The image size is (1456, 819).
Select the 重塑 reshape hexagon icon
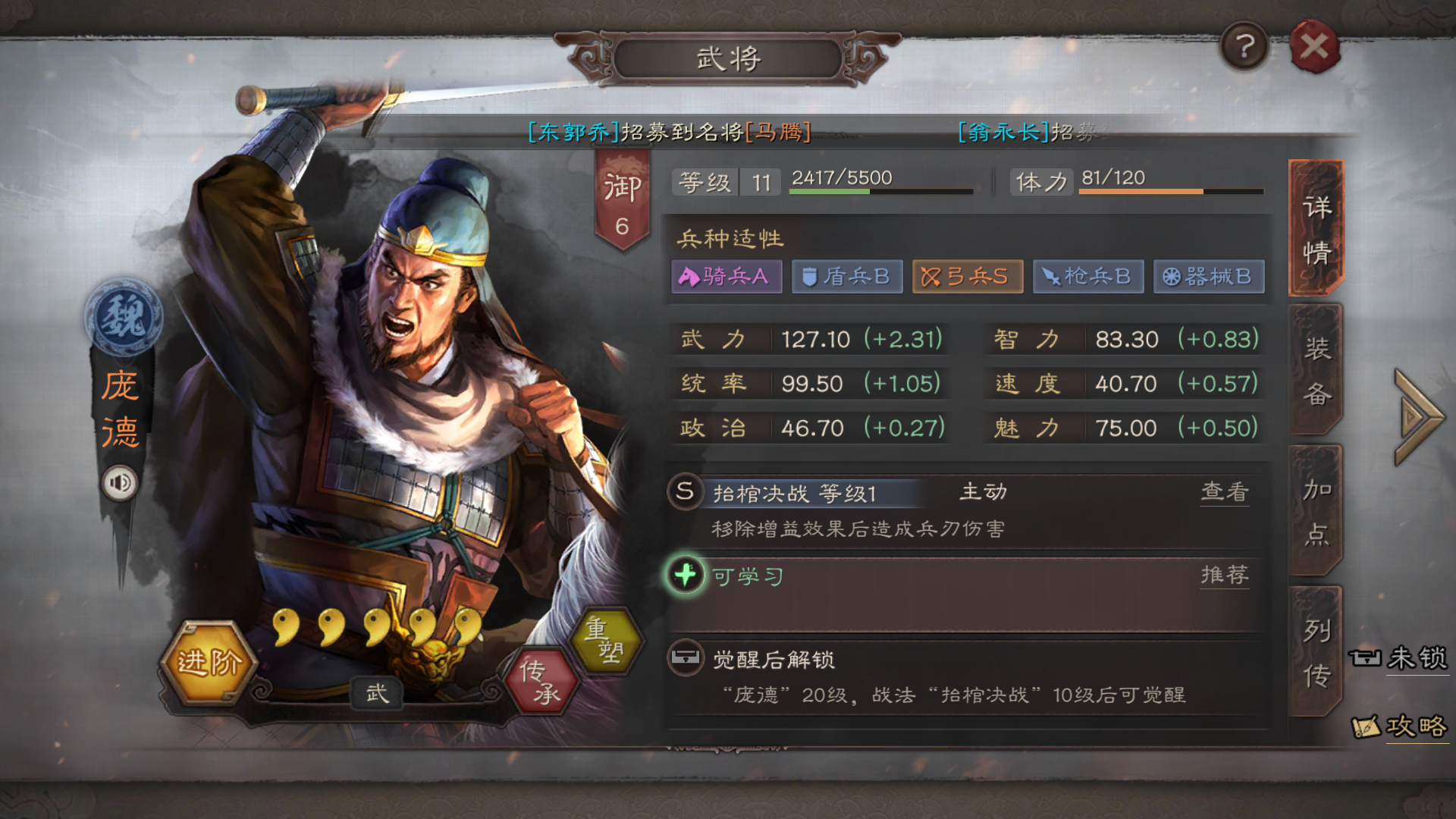[607, 641]
